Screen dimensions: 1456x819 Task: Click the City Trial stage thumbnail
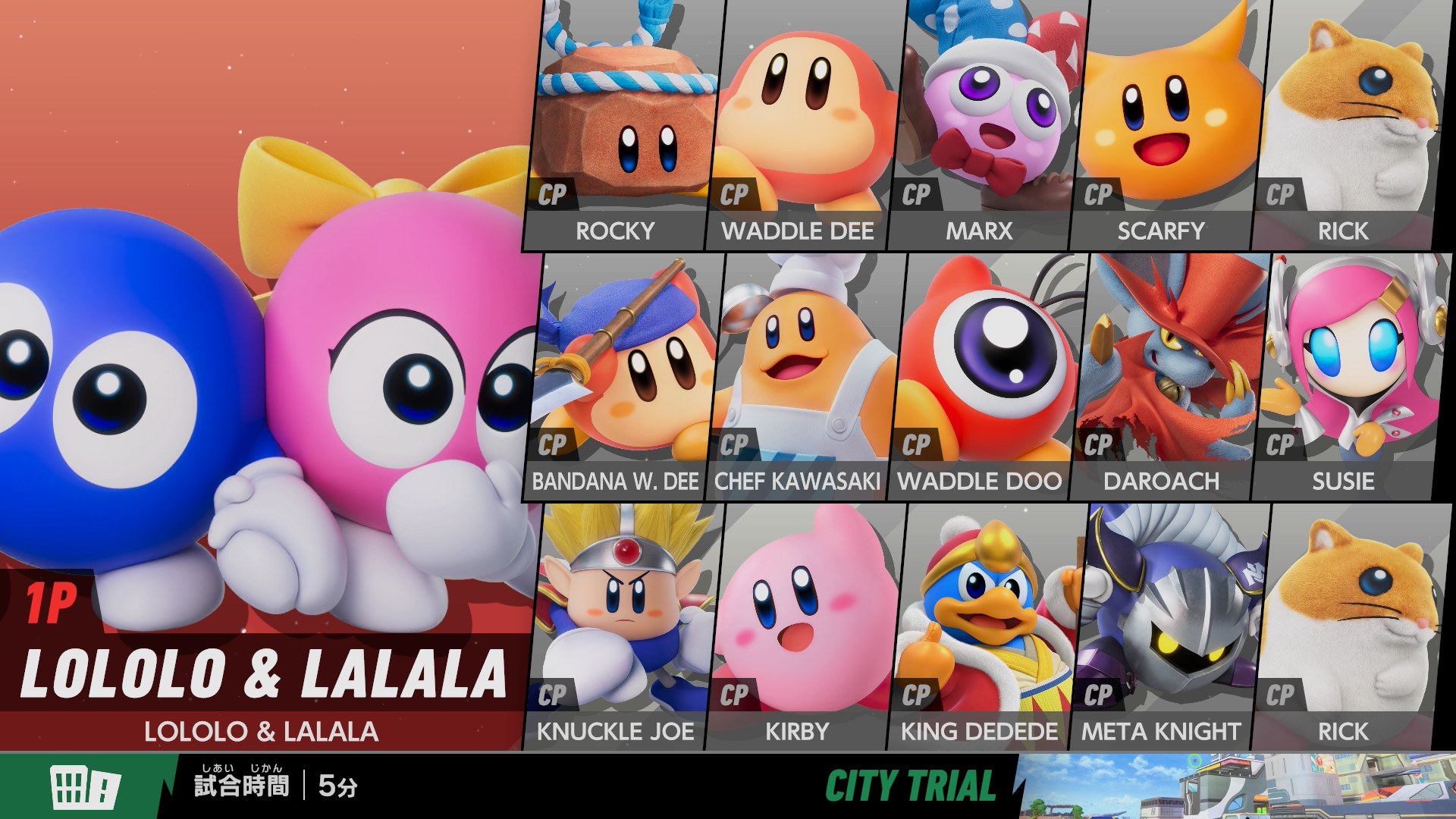1236,786
